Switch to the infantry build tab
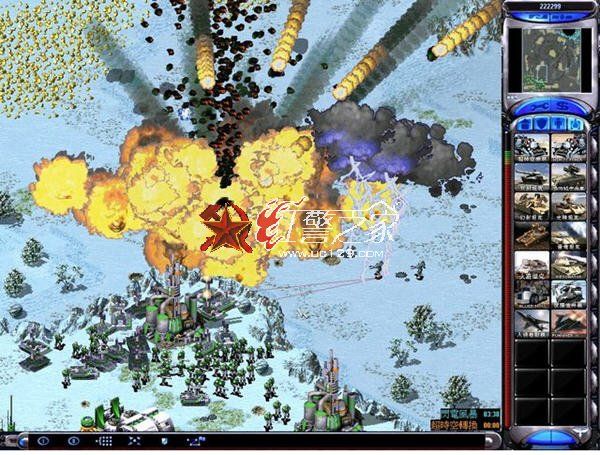This screenshot has width=600, height=455. pyautogui.click(x=557, y=124)
